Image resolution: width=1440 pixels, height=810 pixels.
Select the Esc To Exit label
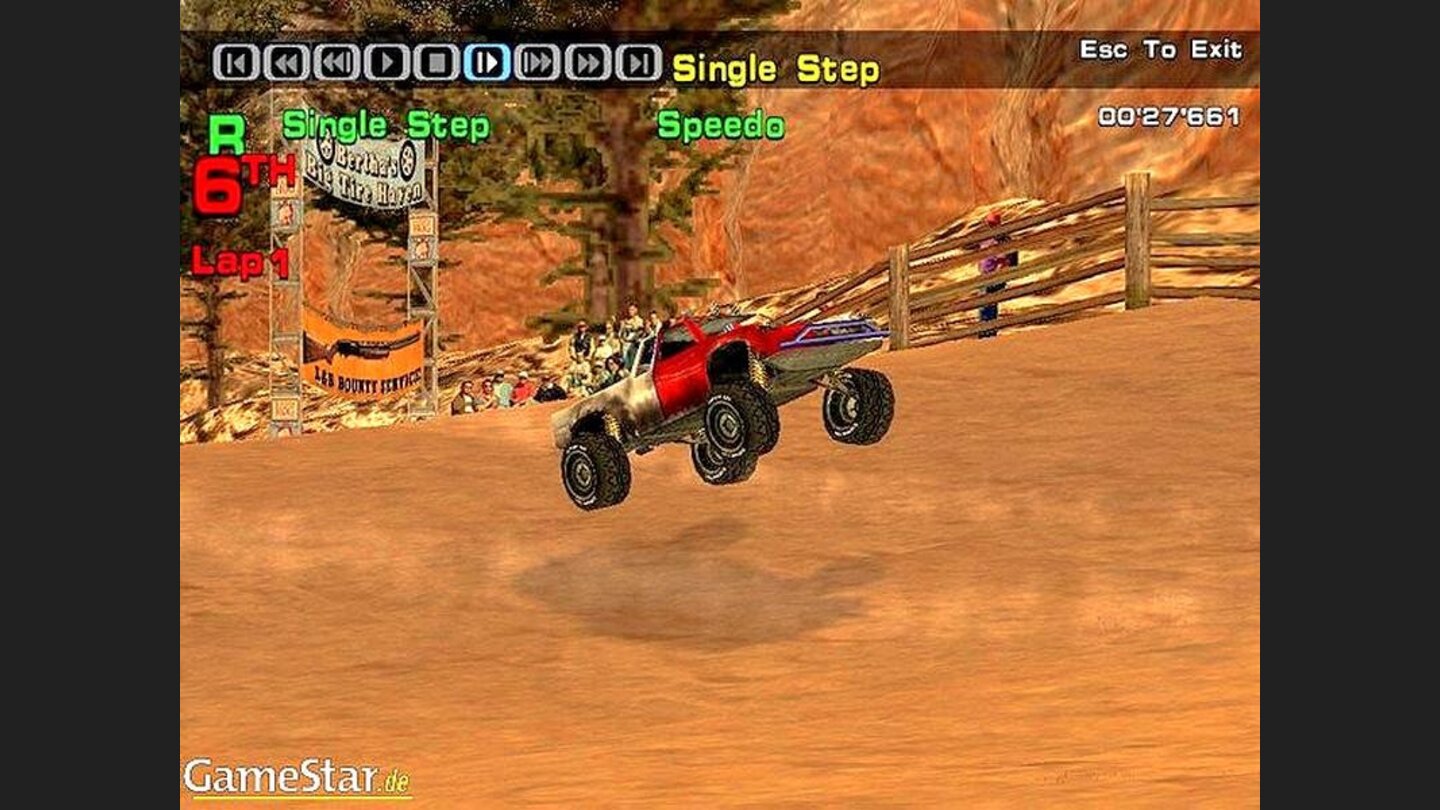pyautogui.click(x=1160, y=47)
